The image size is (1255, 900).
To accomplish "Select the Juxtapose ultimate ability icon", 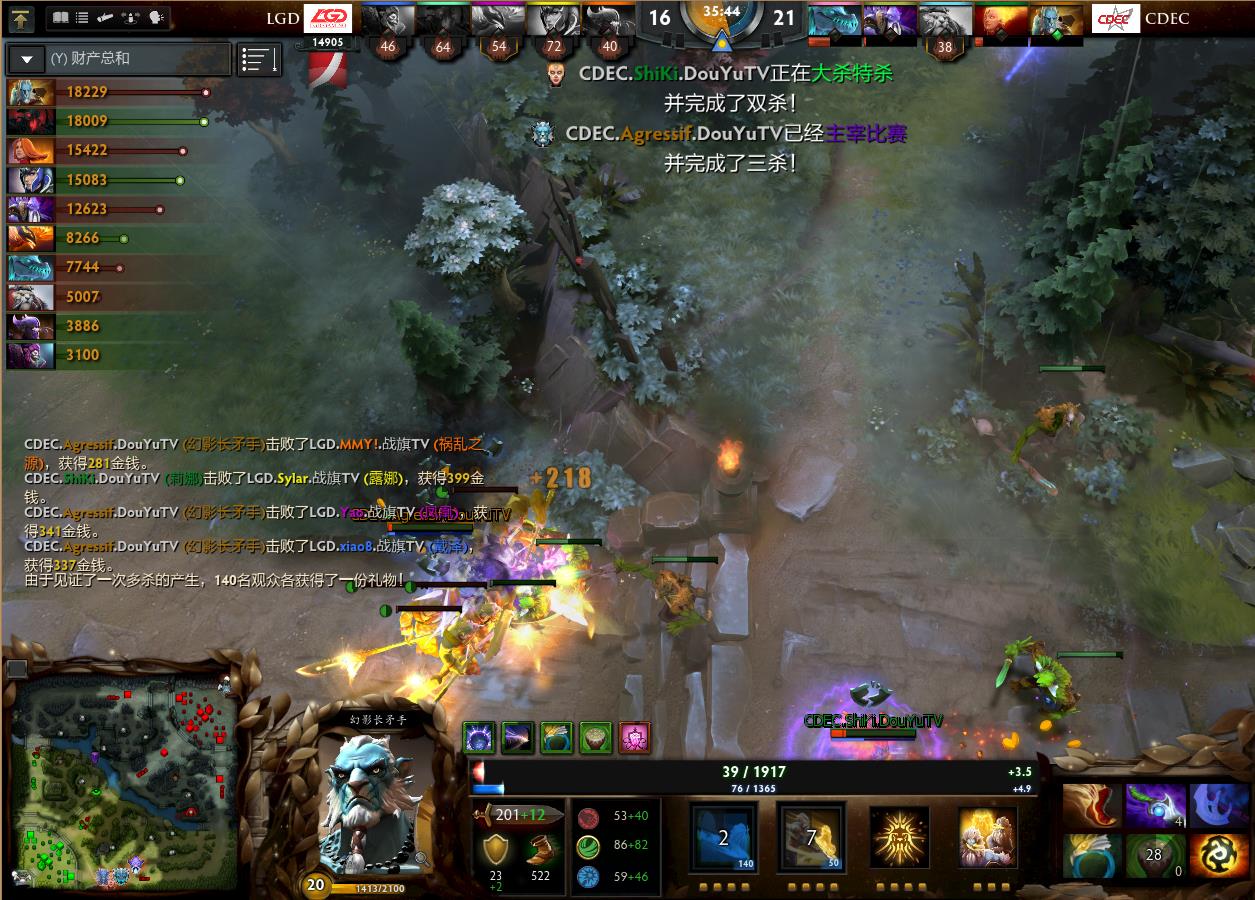I will click(987, 836).
